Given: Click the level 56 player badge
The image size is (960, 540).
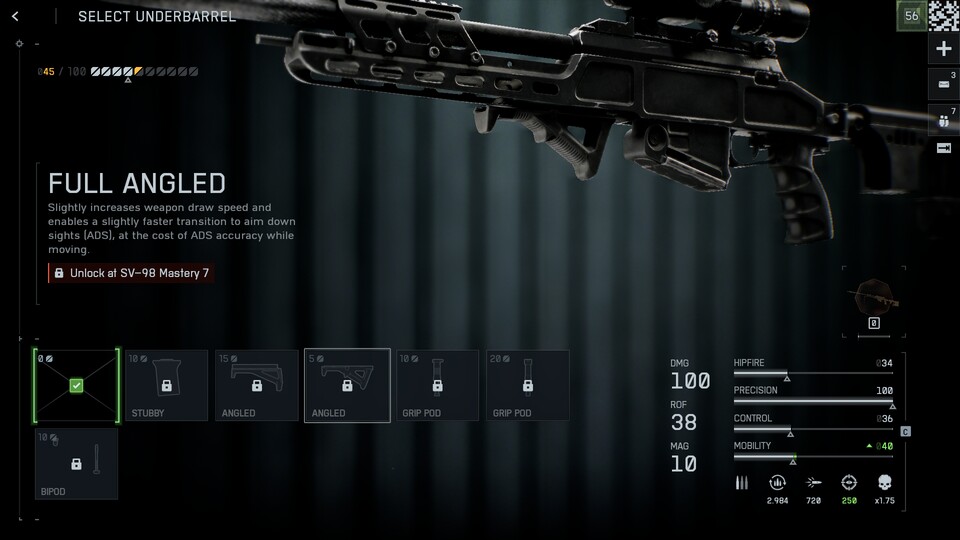Looking at the screenshot, I should tap(911, 15).
